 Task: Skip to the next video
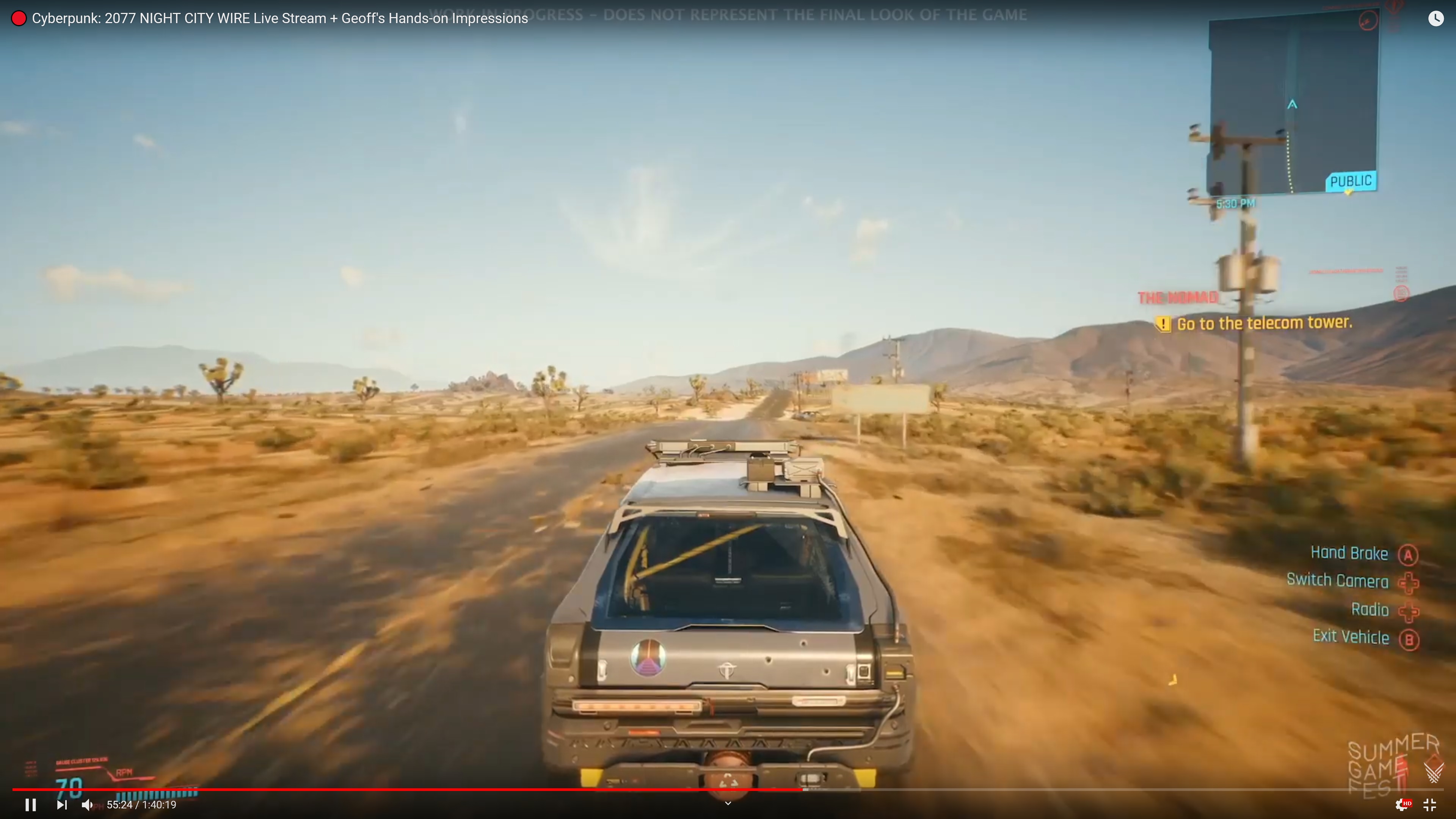tap(61, 804)
